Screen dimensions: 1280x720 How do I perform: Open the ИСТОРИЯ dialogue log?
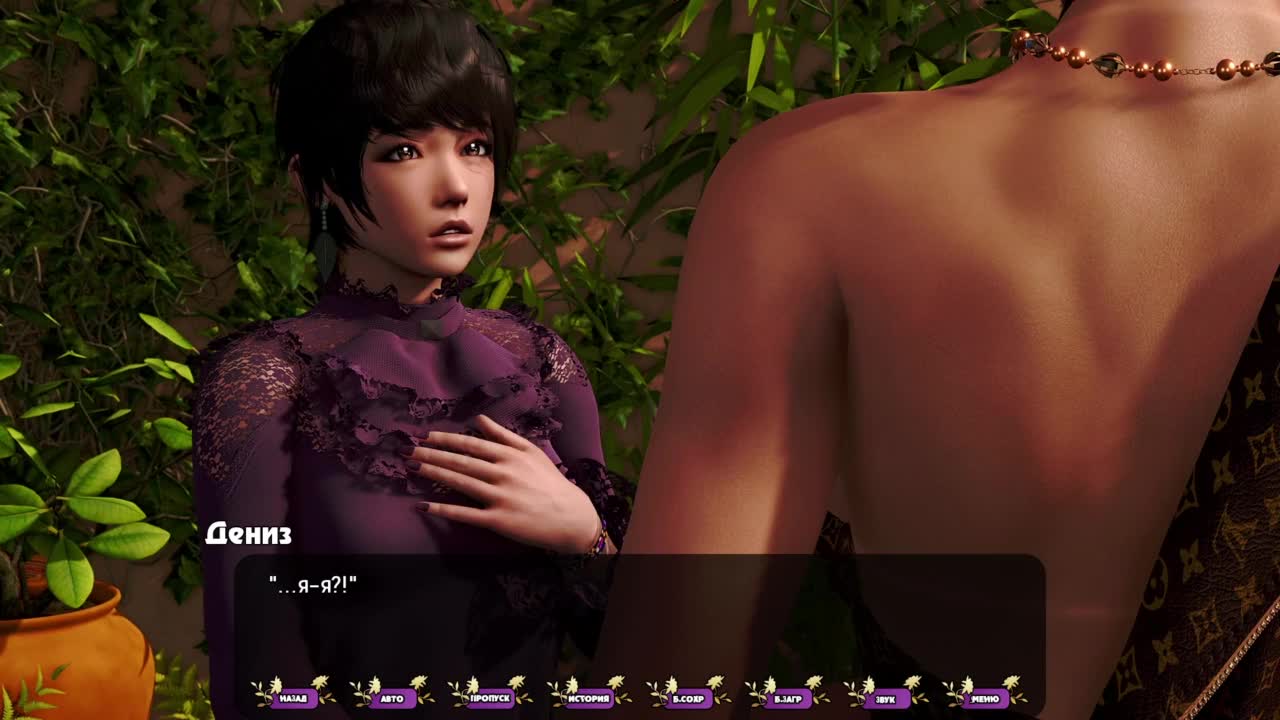589,698
